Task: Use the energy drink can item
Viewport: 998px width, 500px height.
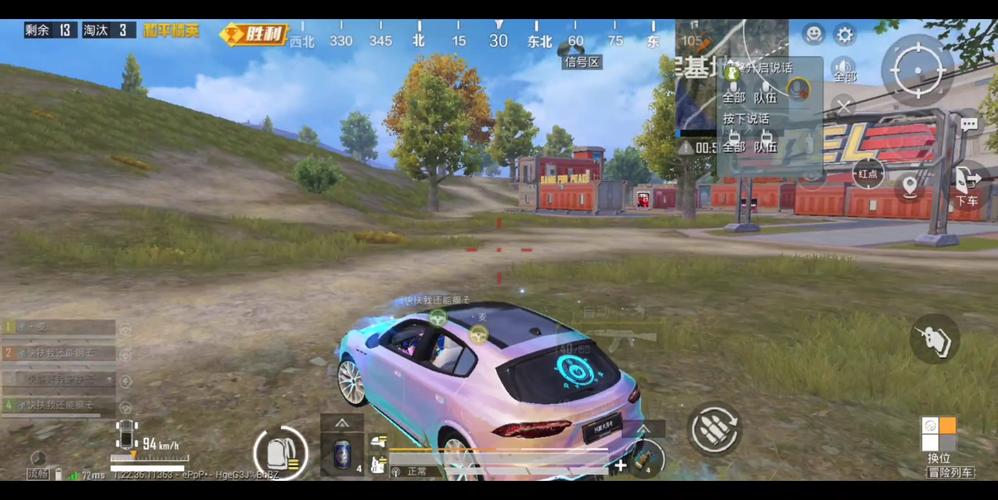Action: click(x=343, y=451)
